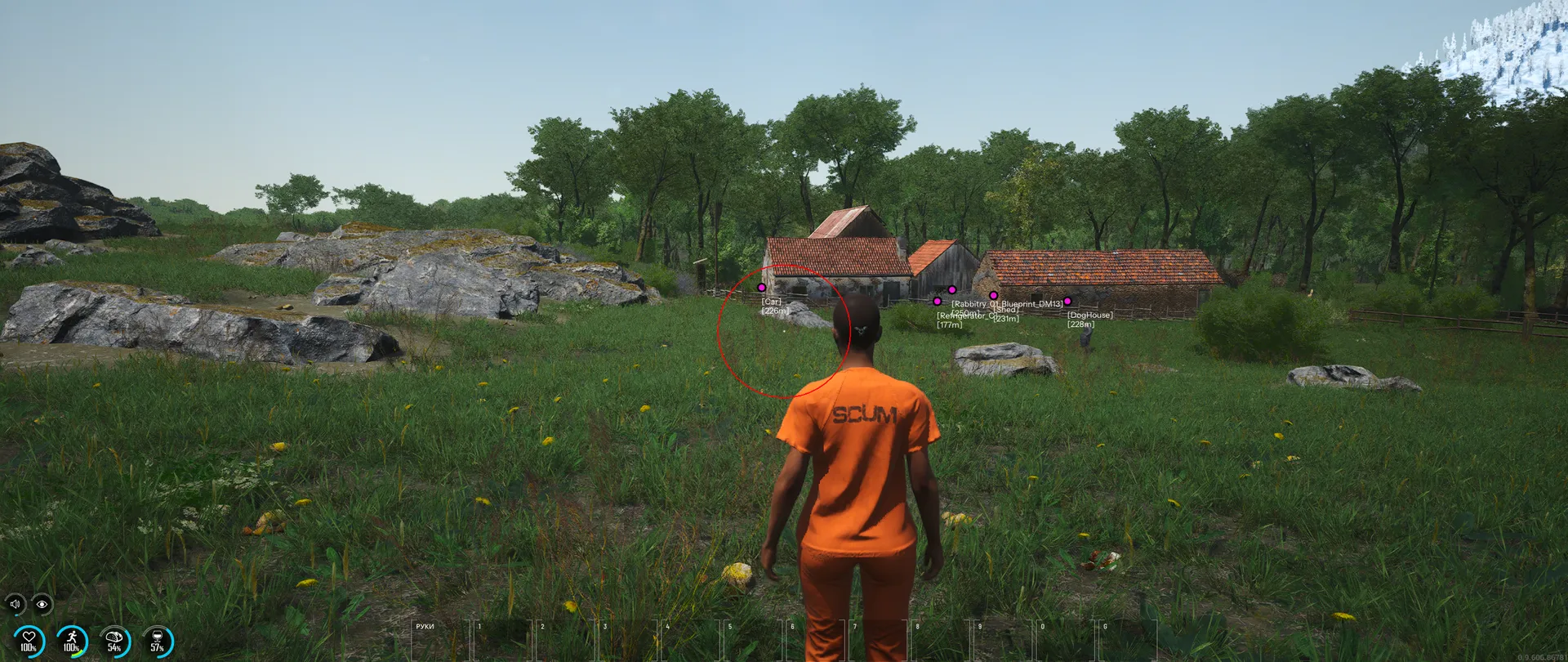Select the magenta Car marker dot
This screenshot has height=662, width=1568.
point(762,288)
